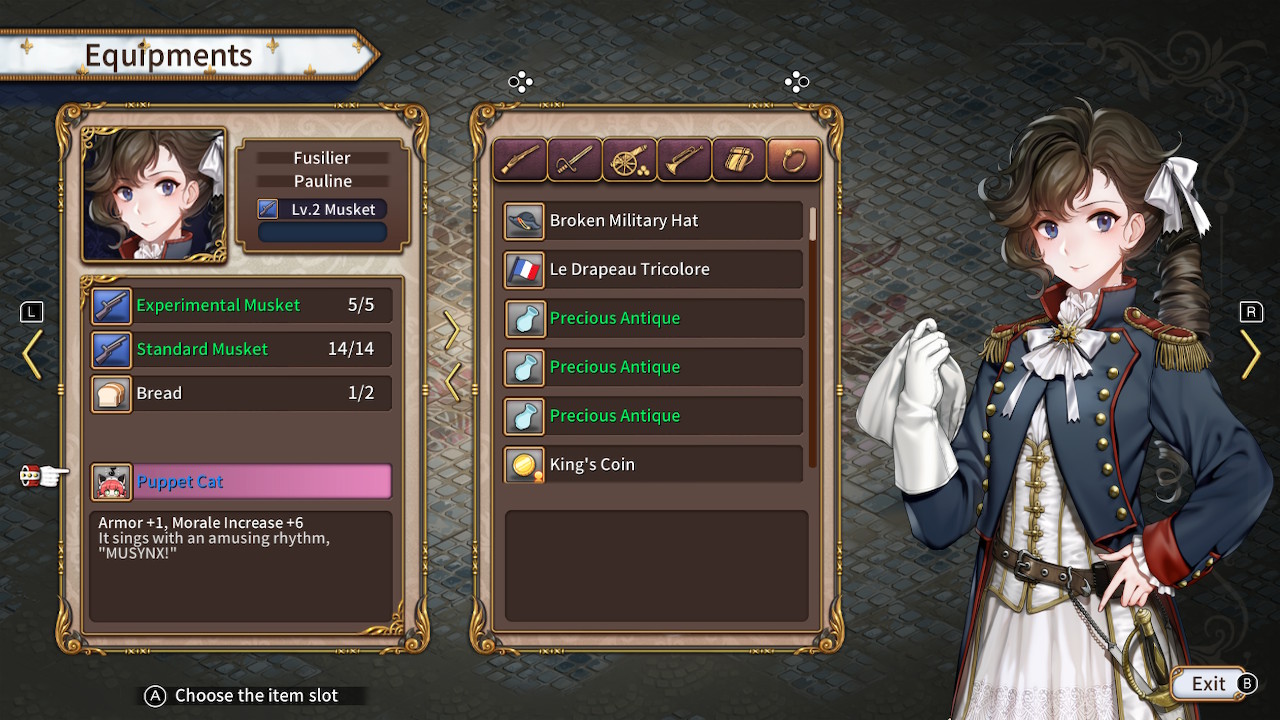Screen dimensions: 1280x720
Task: Click Pauline's portrait thumbnail
Action: click(x=154, y=195)
